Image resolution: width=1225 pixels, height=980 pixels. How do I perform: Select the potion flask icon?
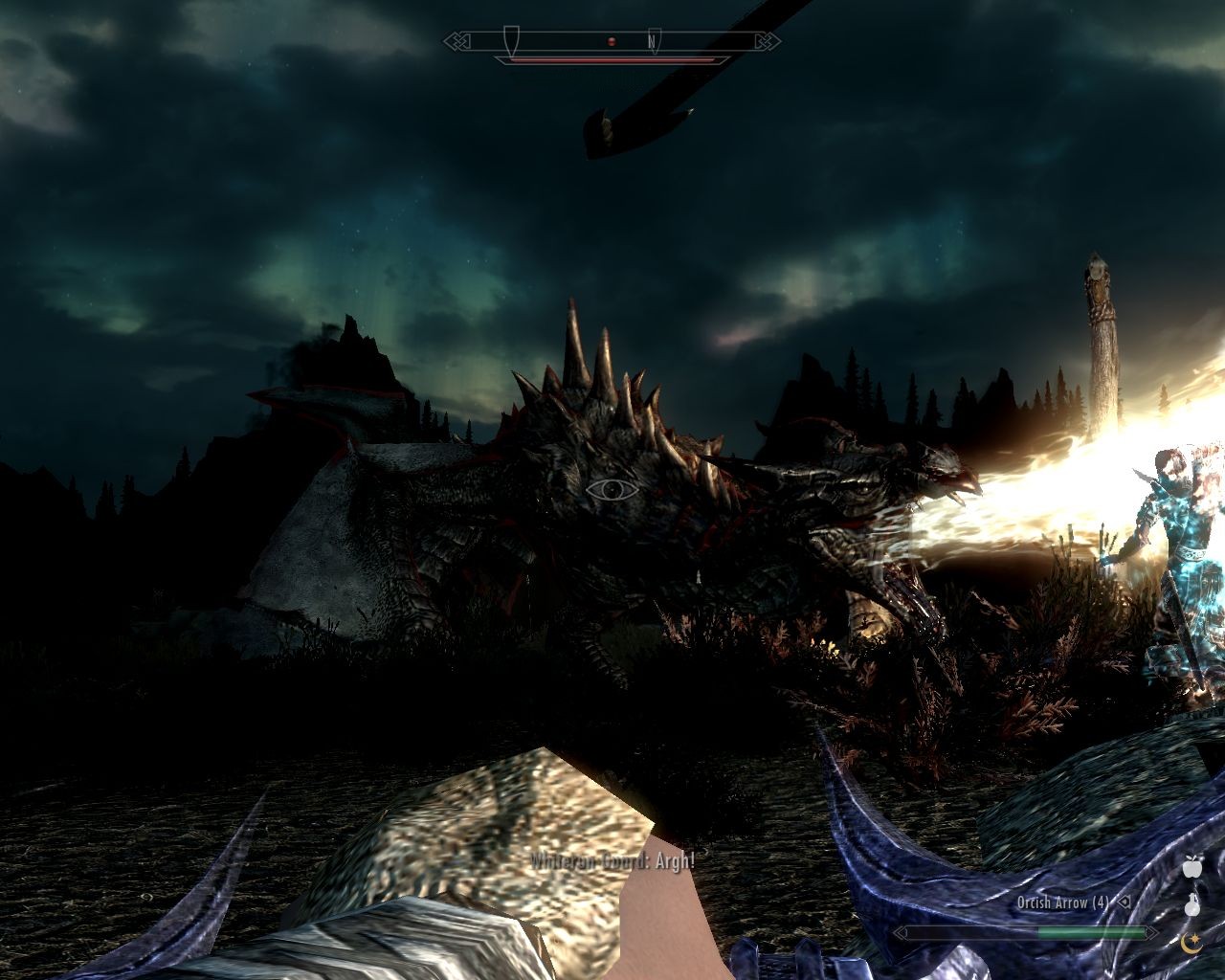[x=1192, y=904]
